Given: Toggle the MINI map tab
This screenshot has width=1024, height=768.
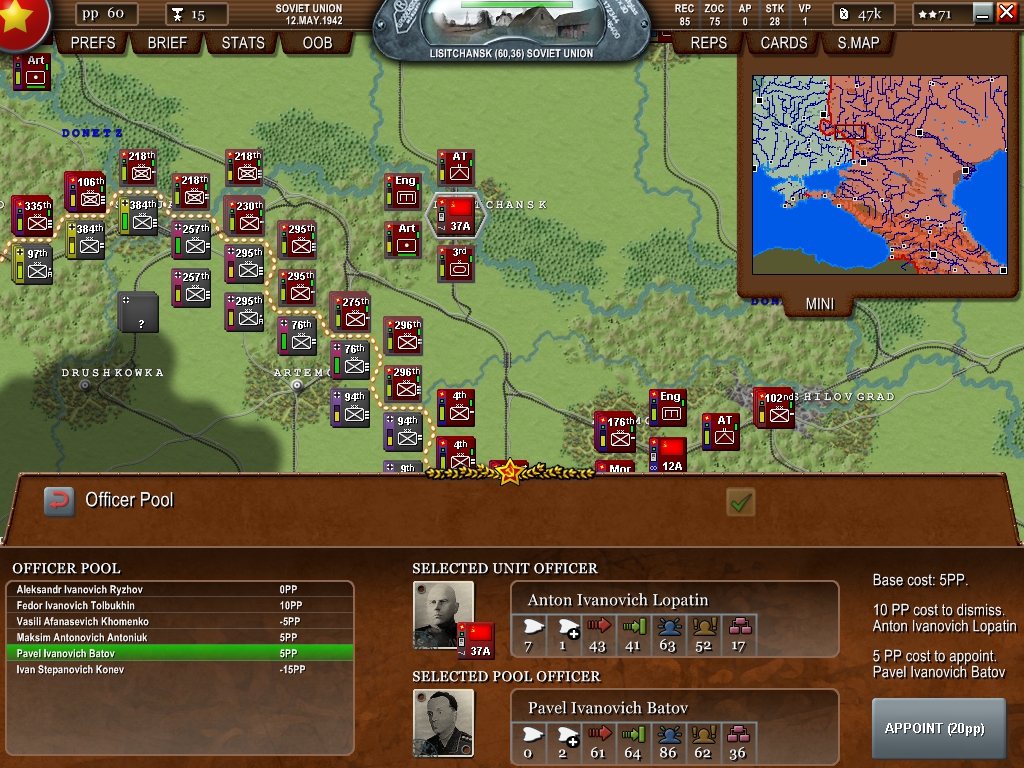Looking at the screenshot, I should tap(820, 304).
